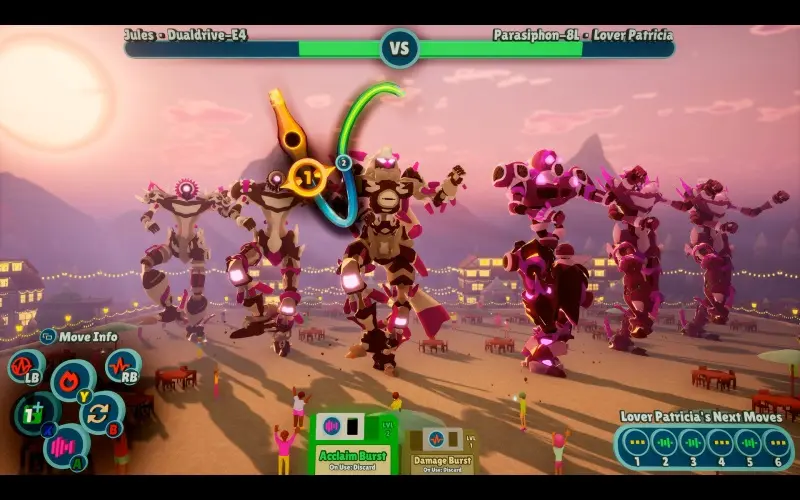
Task: Inspect Lover Patricia's next move number 3
Action: click(691, 442)
